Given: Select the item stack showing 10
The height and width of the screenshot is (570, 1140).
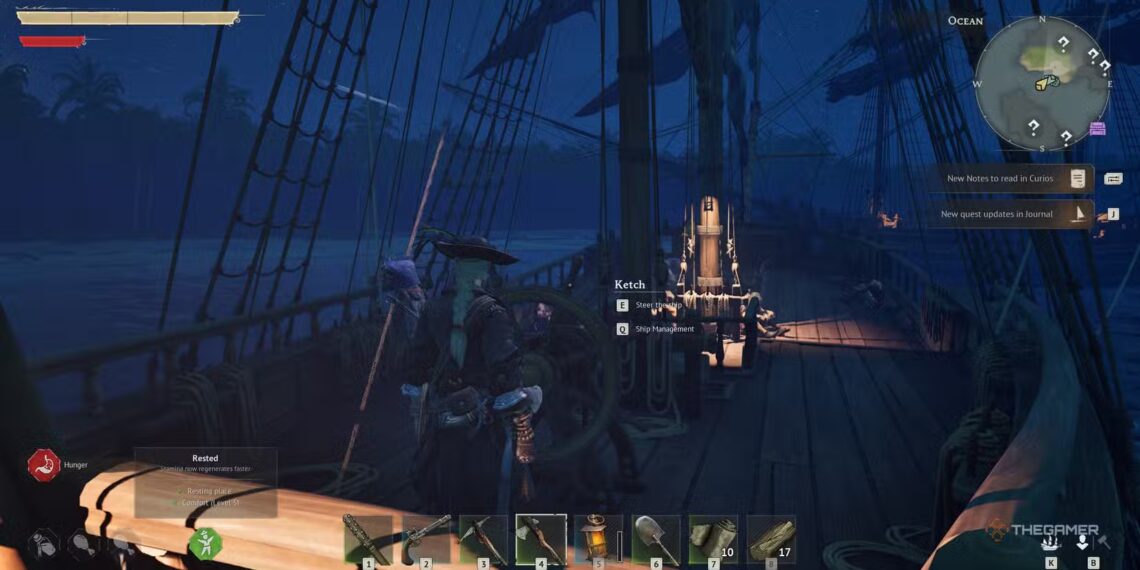Looking at the screenshot, I should pyautogui.click(x=714, y=540).
